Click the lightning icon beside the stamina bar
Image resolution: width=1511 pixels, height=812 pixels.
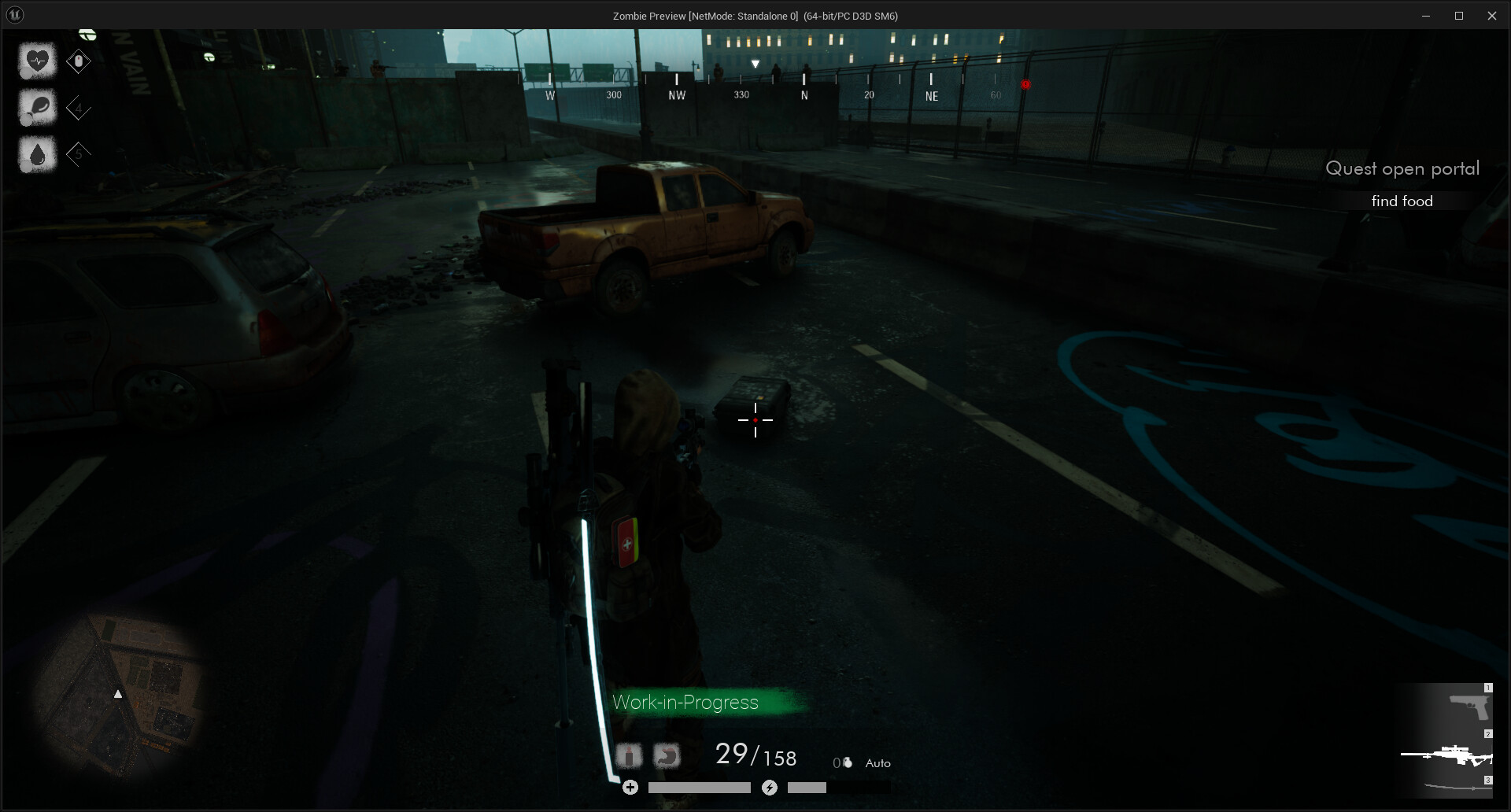pyautogui.click(x=770, y=788)
